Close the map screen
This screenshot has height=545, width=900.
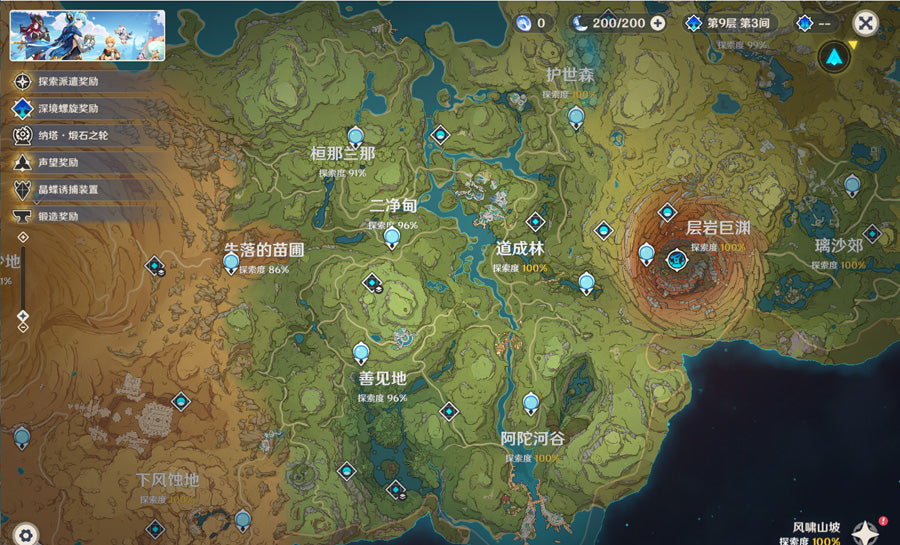tap(866, 24)
